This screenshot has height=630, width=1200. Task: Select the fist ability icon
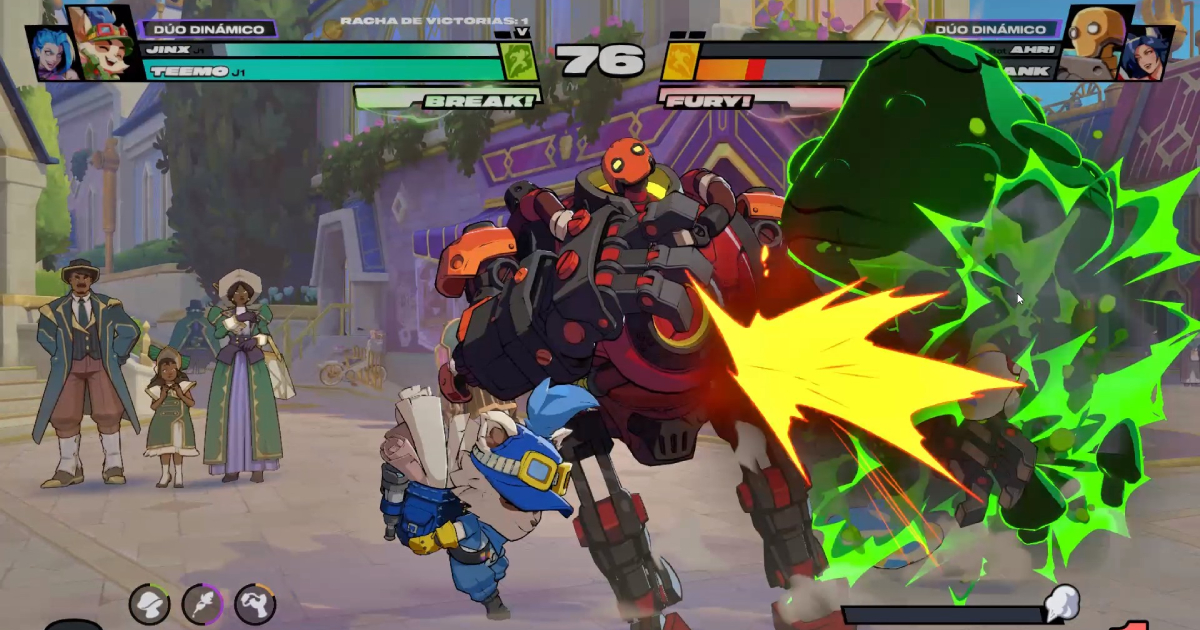click(255, 604)
